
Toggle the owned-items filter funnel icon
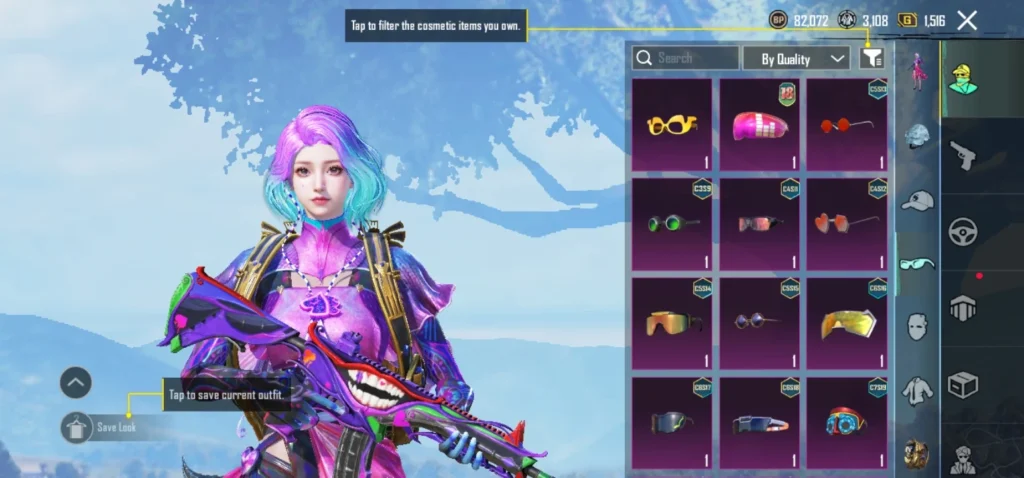(x=872, y=58)
